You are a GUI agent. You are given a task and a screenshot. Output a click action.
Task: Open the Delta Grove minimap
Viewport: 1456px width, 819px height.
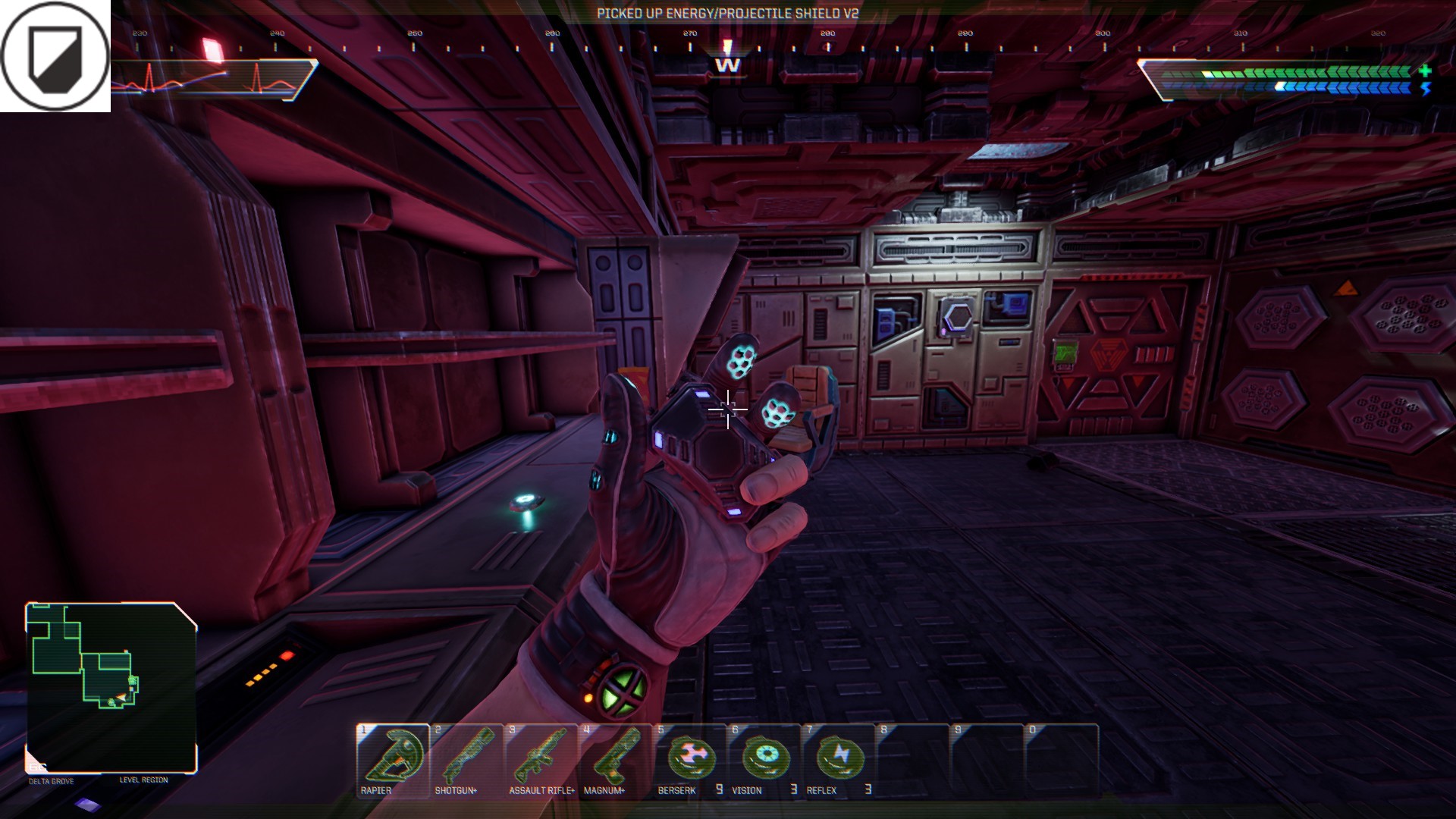click(x=111, y=687)
